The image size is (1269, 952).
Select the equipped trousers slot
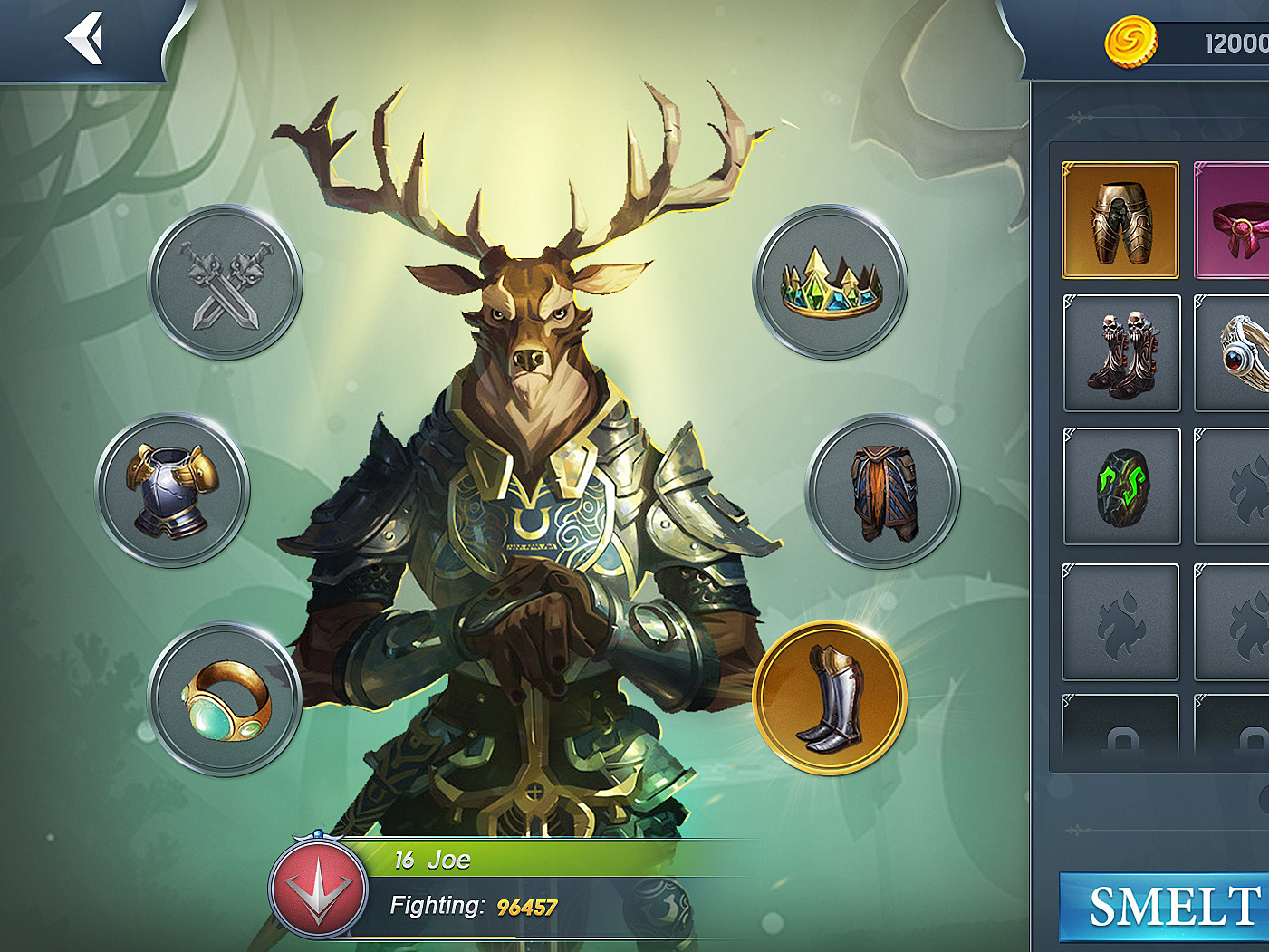click(x=883, y=491)
